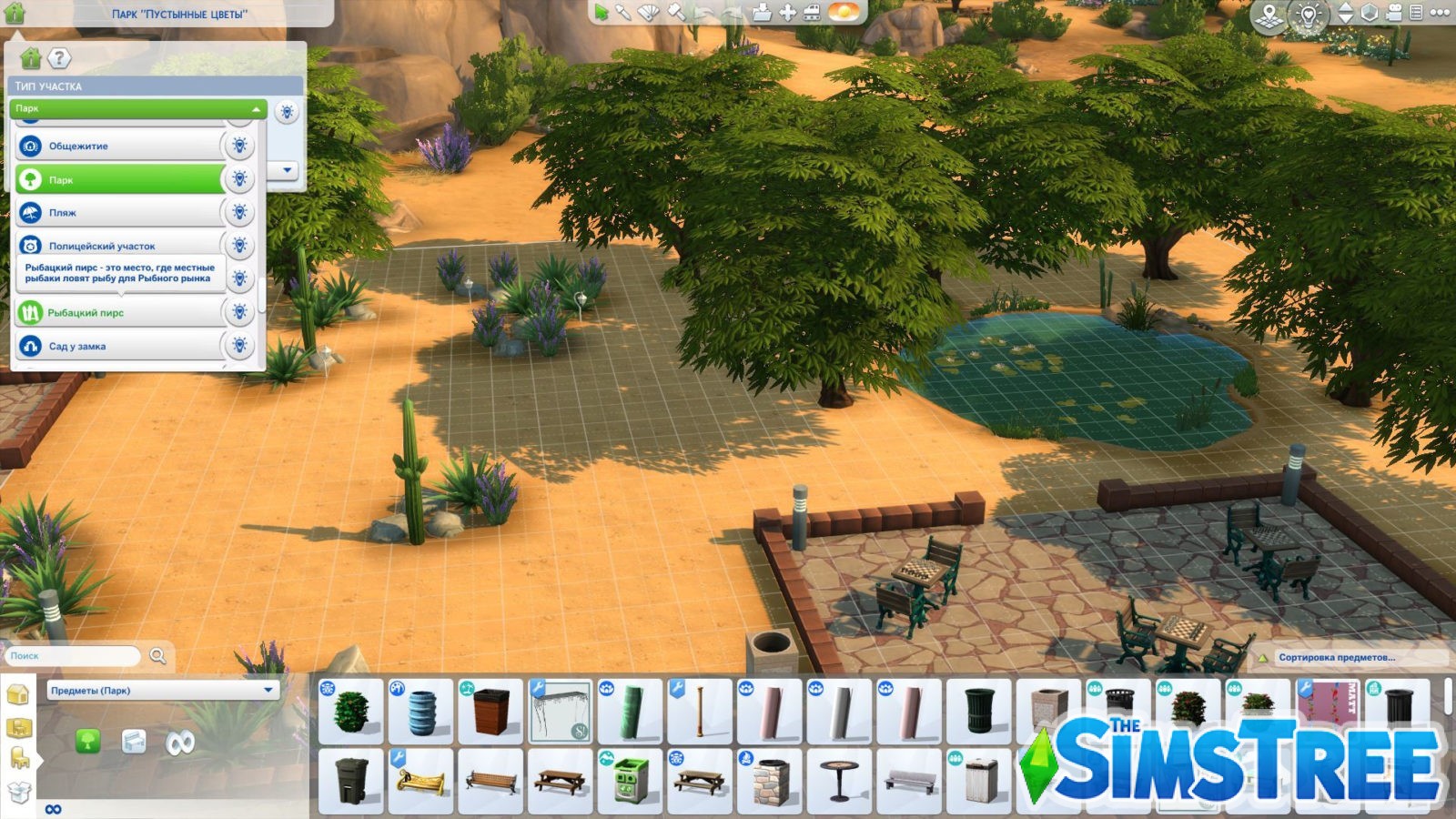Click the search field labeled Поиск
This screenshot has height=819, width=1456.
coord(75,655)
